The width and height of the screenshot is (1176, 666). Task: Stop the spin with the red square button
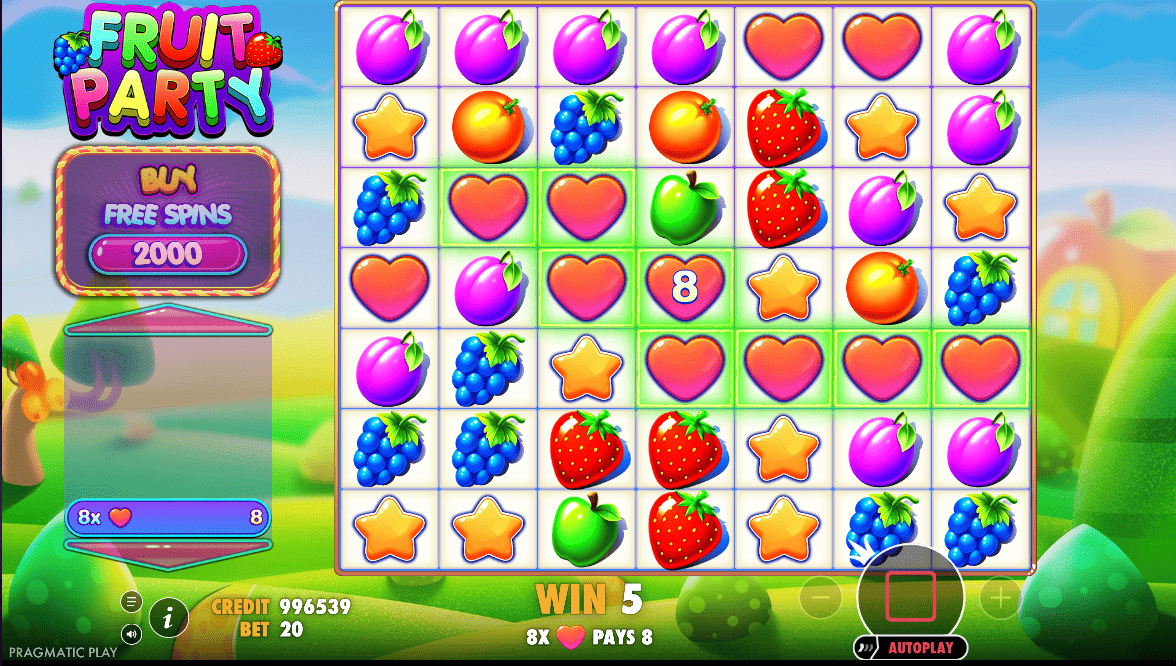click(910, 597)
